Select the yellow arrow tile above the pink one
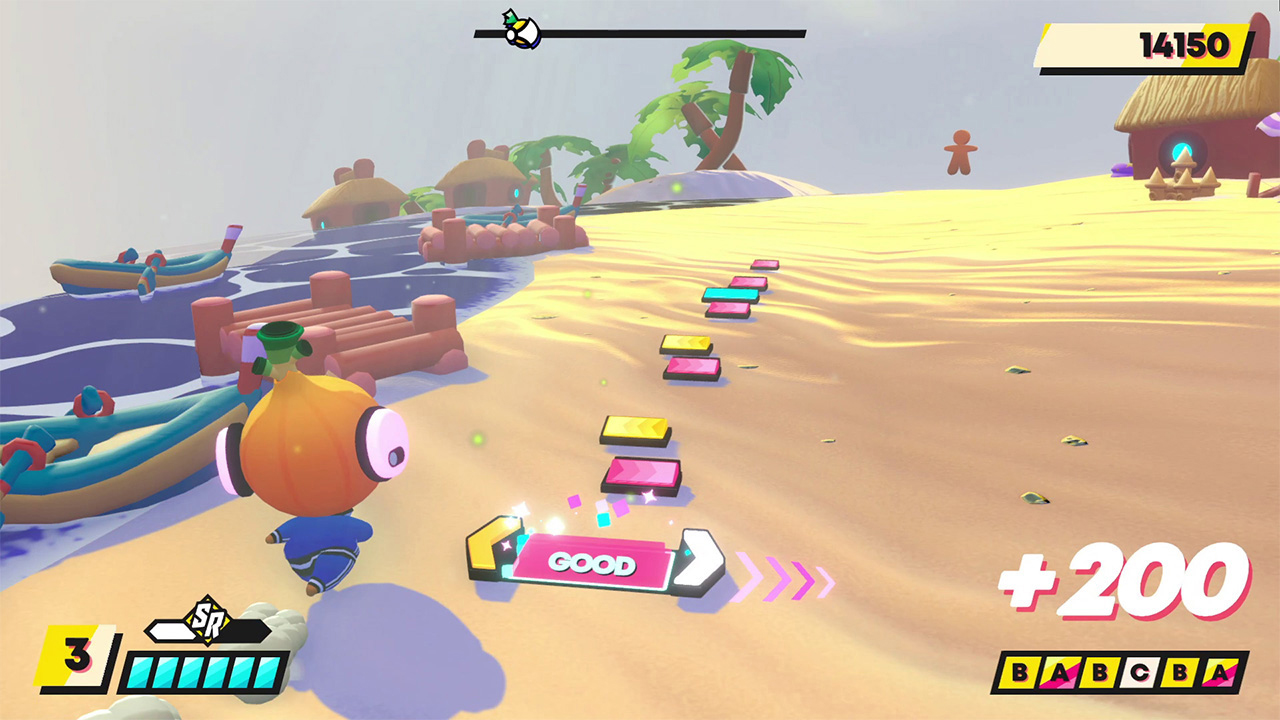This screenshot has height=720, width=1280. [636, 428]
